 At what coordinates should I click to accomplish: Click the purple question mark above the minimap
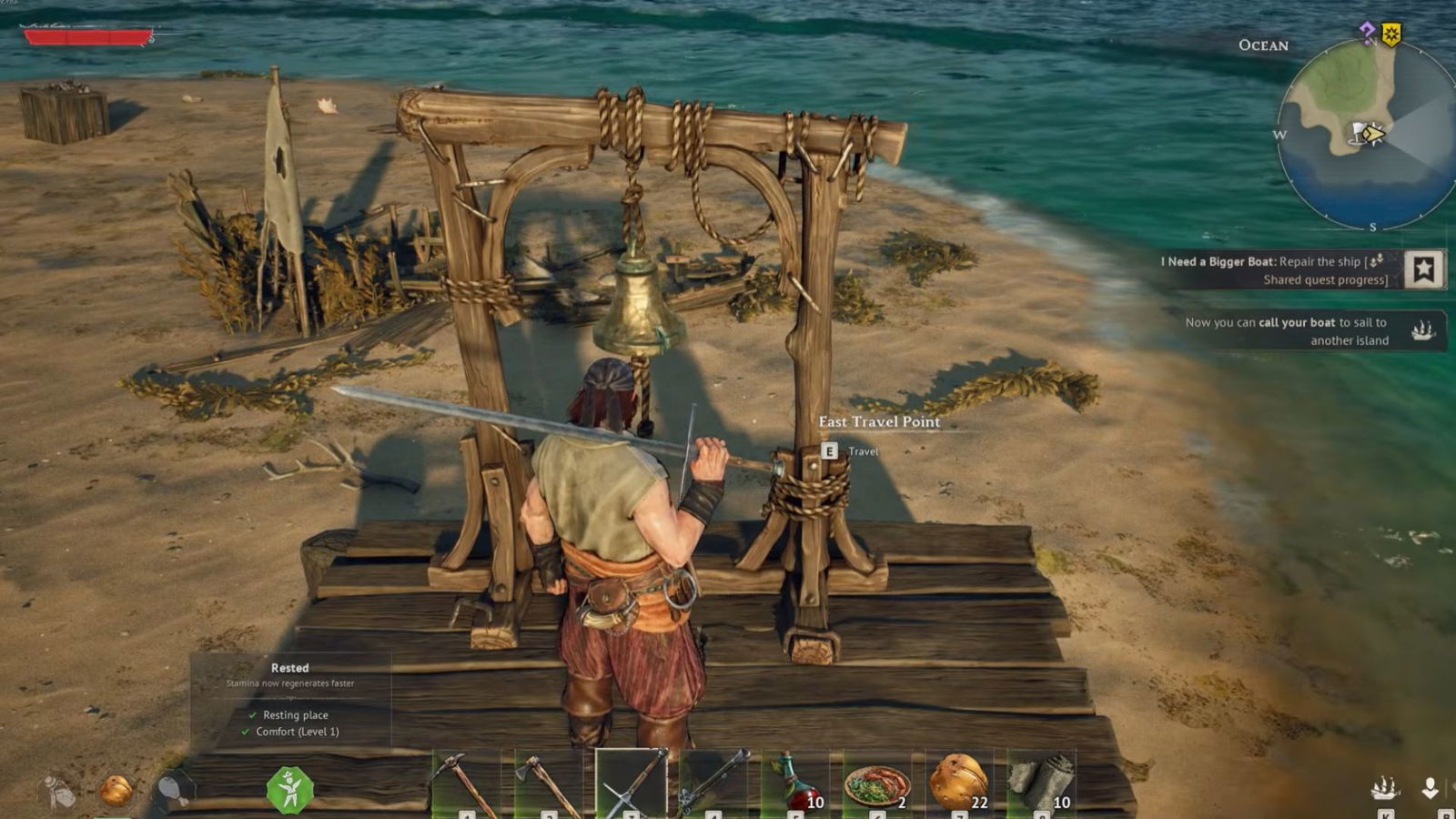click(1366, 31)
